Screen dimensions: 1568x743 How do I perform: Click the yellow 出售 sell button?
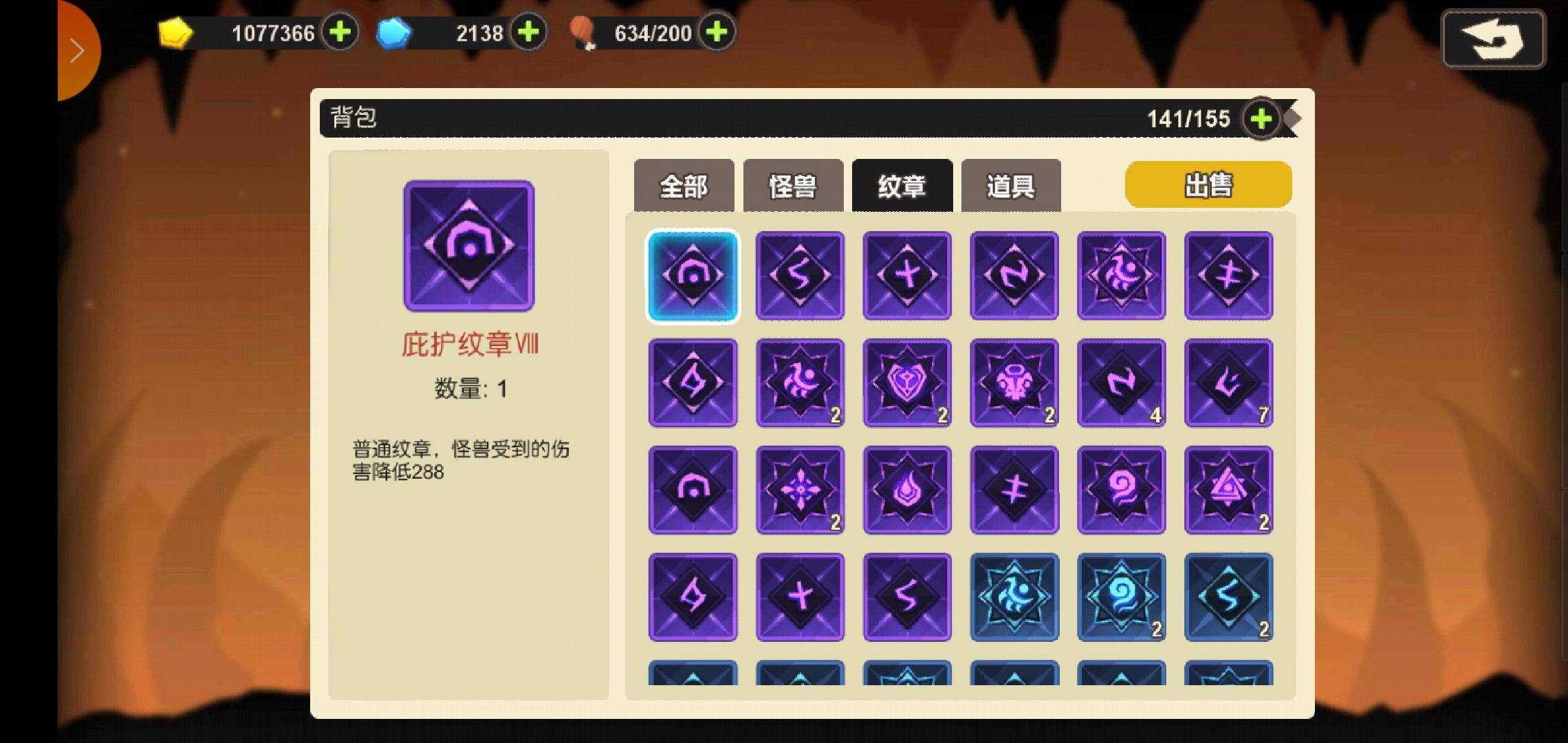[x=1207, y=184]
